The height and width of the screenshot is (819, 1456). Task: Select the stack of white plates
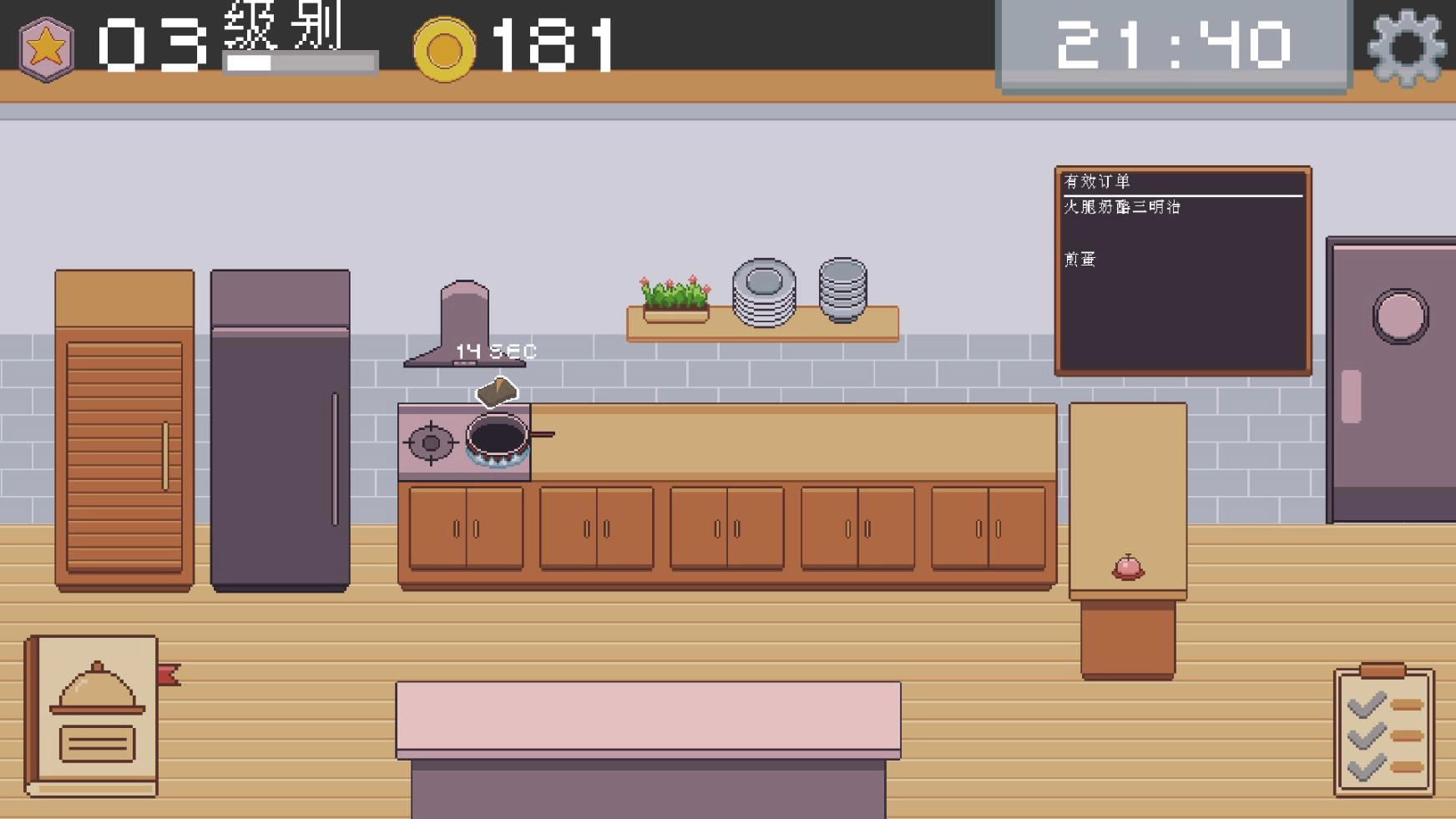coord(764,292)
